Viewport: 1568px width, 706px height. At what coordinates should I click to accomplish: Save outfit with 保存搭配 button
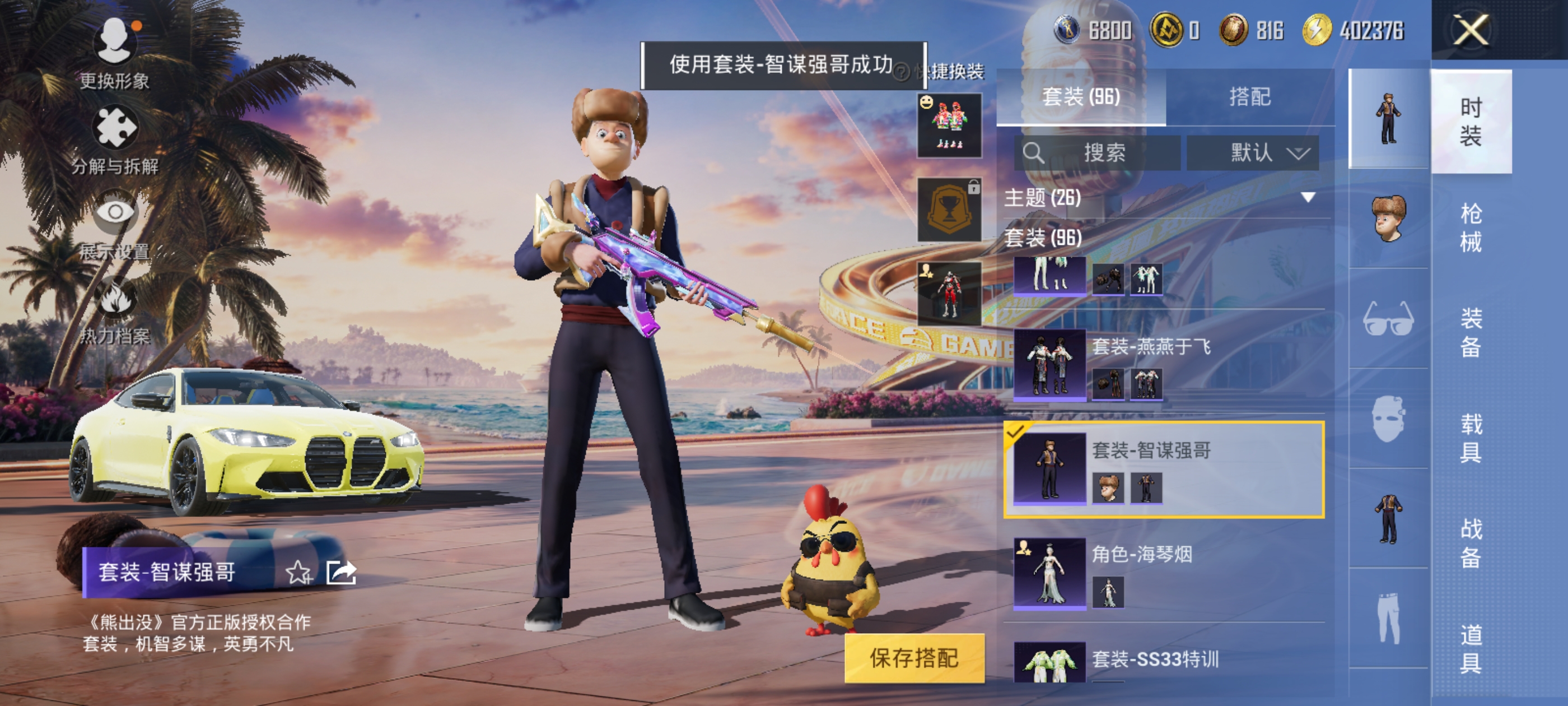[x=914, y=658]
